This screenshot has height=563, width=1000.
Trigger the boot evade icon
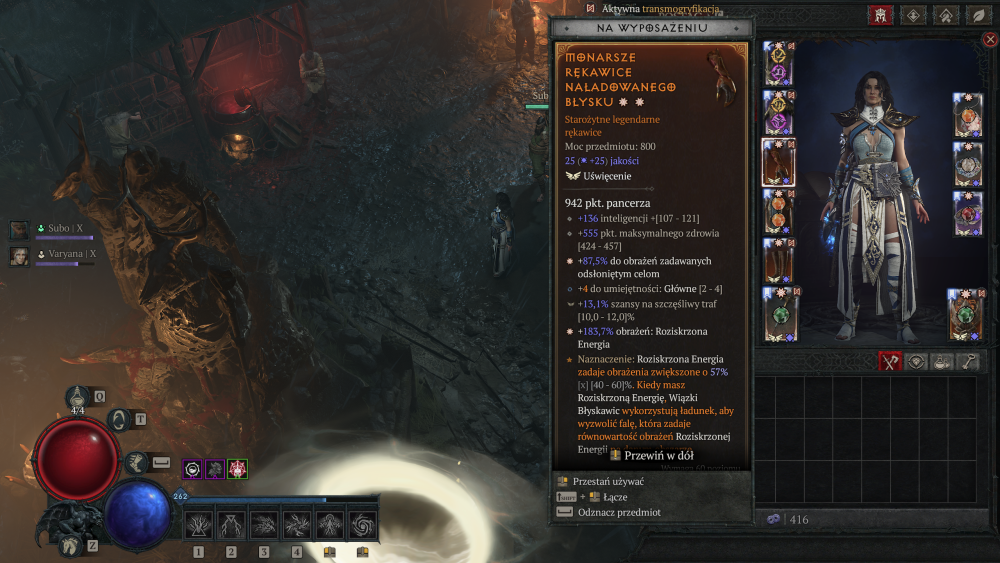(135, 462)
